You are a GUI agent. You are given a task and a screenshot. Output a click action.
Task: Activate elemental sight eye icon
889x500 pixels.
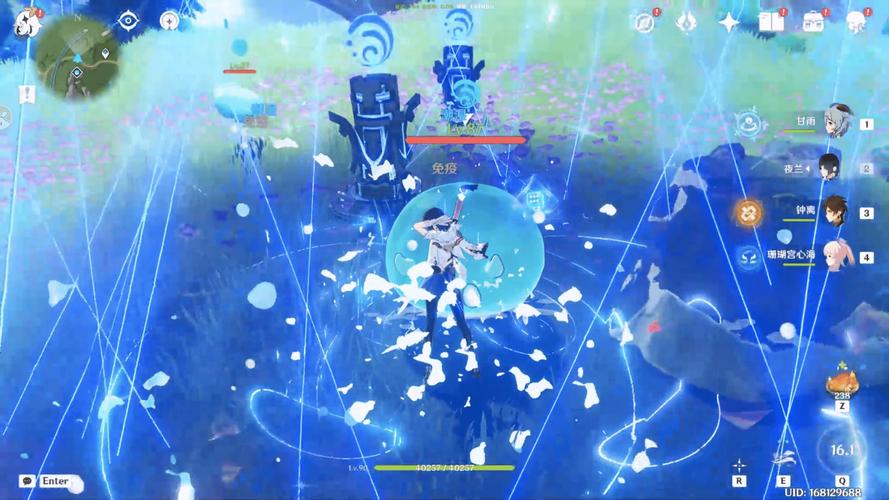[128, 20]
